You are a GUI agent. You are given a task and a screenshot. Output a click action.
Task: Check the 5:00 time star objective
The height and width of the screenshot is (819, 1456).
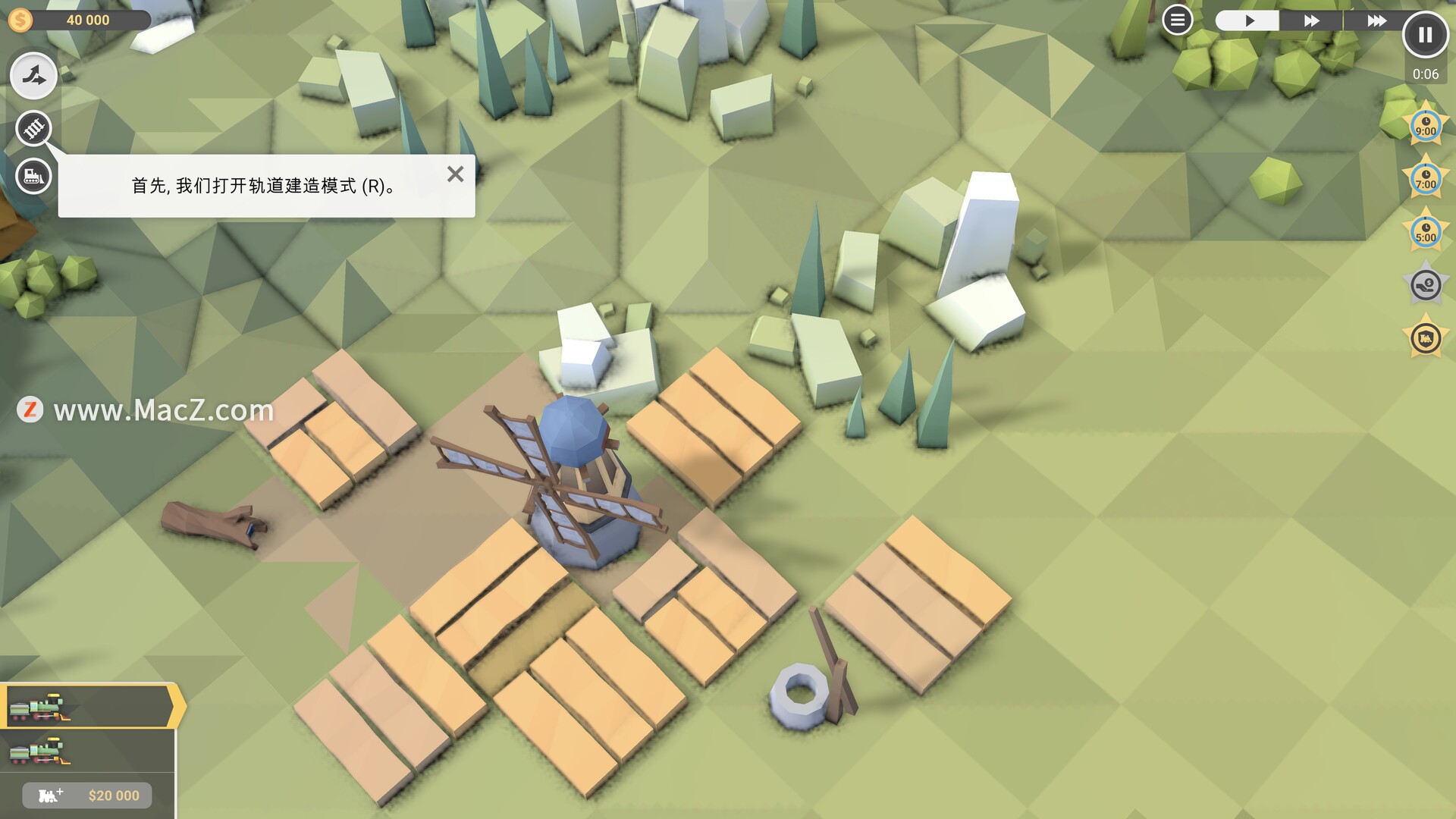click(1426, 233)
